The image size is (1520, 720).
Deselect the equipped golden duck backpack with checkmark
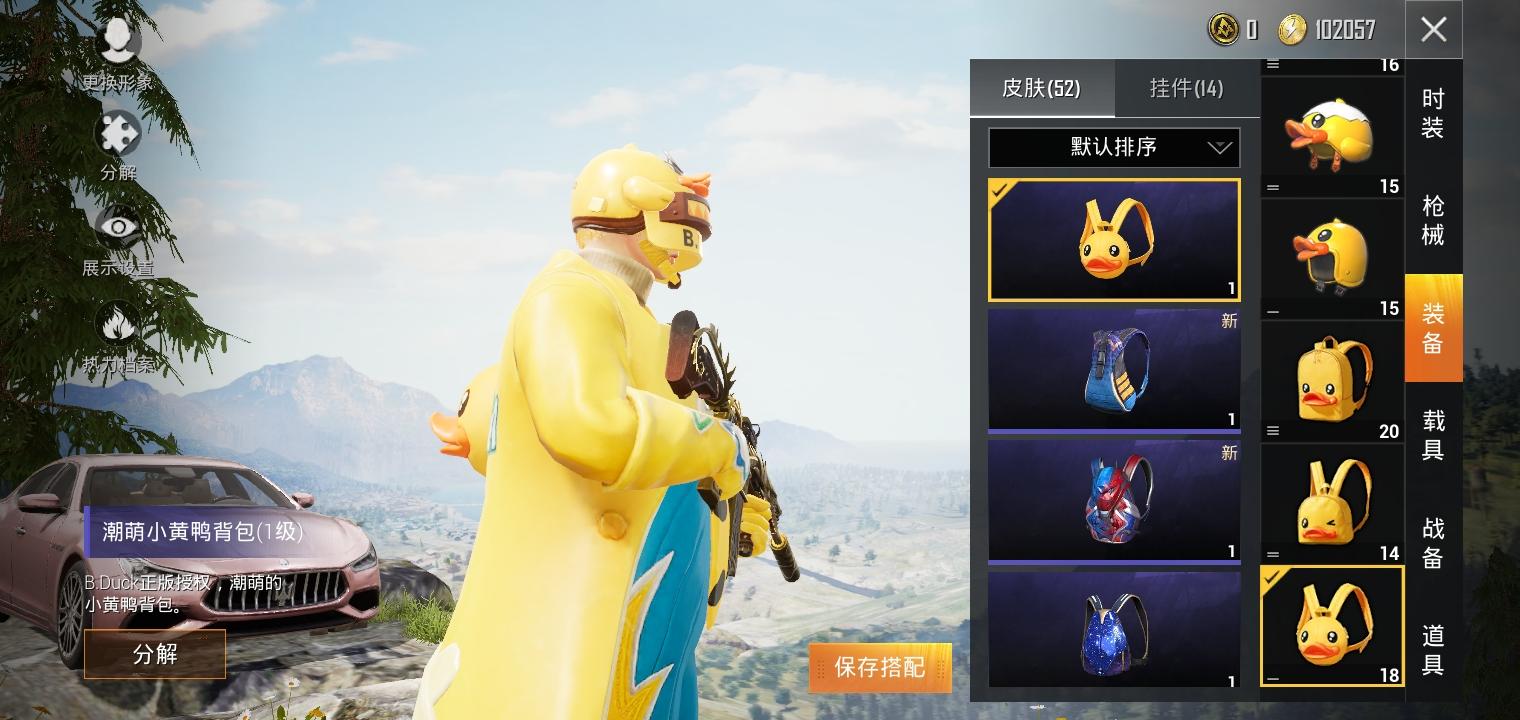click(x=1331, y=624)
